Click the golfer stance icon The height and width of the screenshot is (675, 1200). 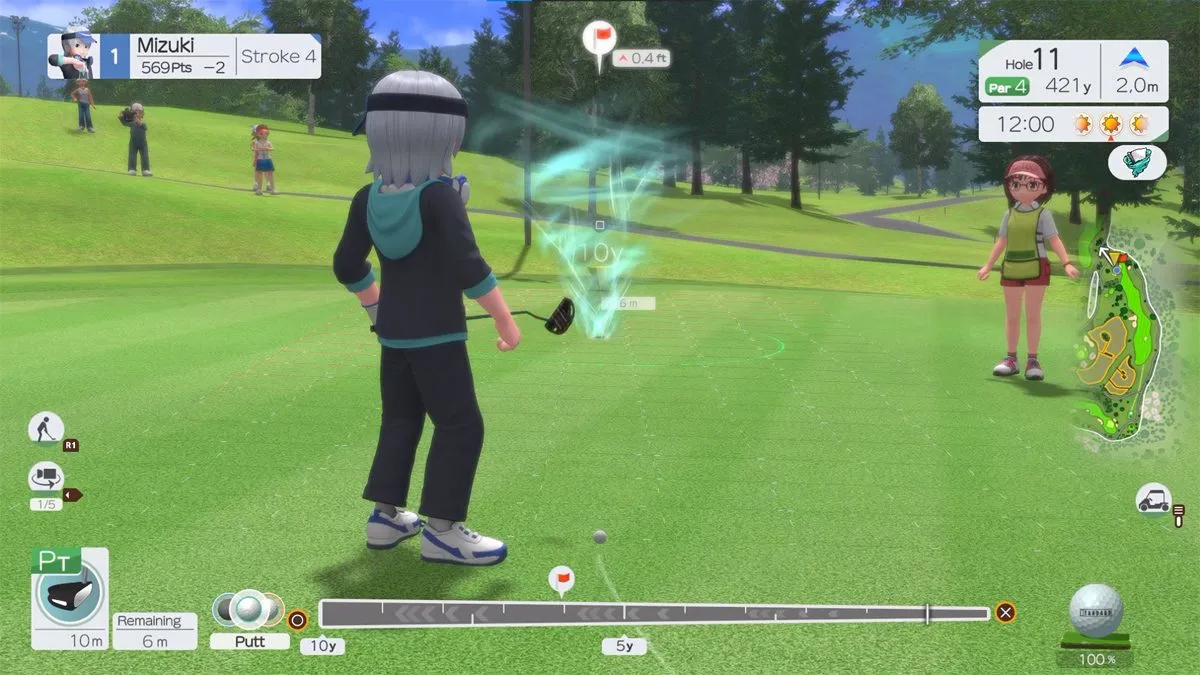pyautogui.click(x=46, y=428)
